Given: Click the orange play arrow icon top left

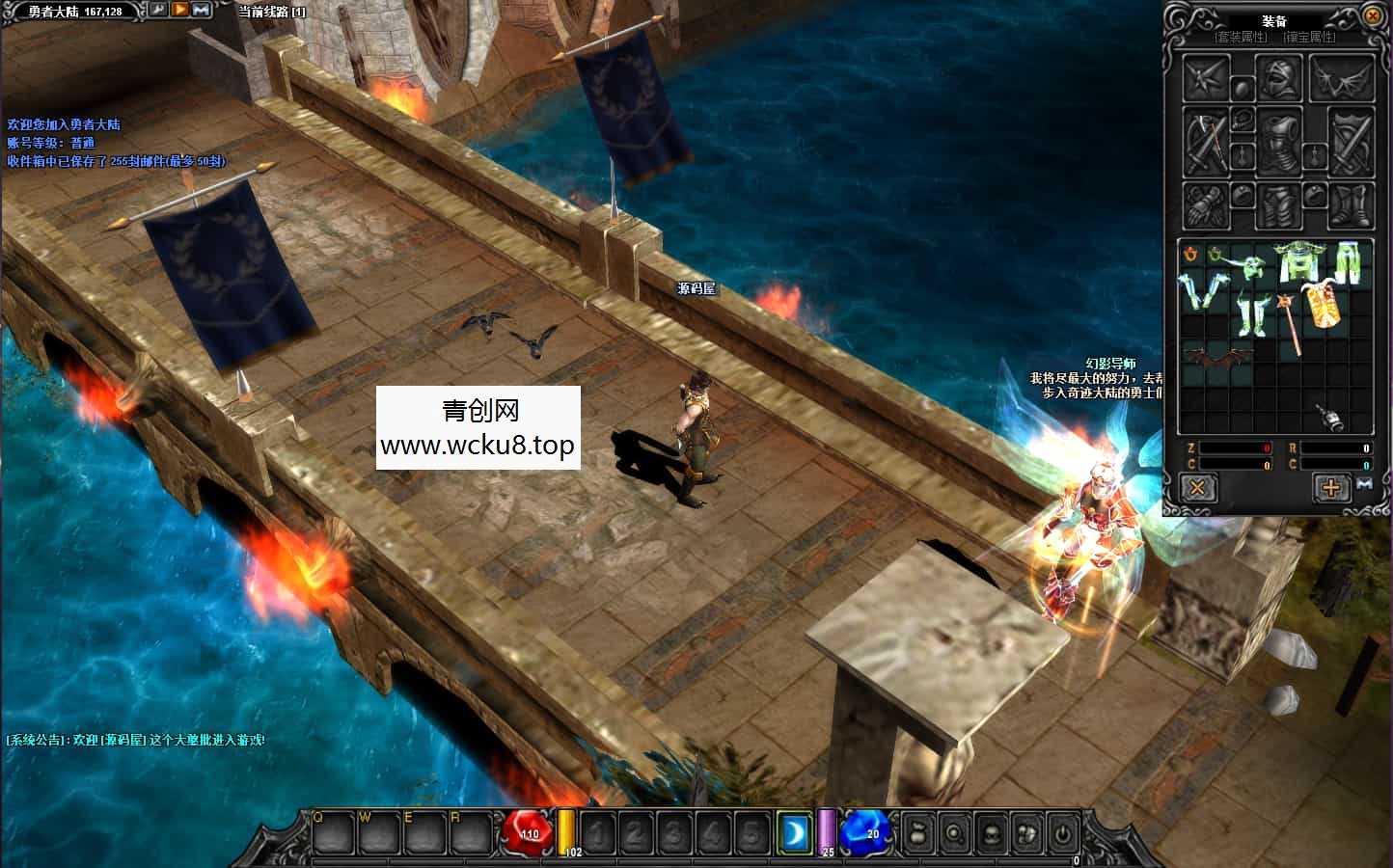Looking at the screenshot, I should pyautogui.click(x=179, y=11).
